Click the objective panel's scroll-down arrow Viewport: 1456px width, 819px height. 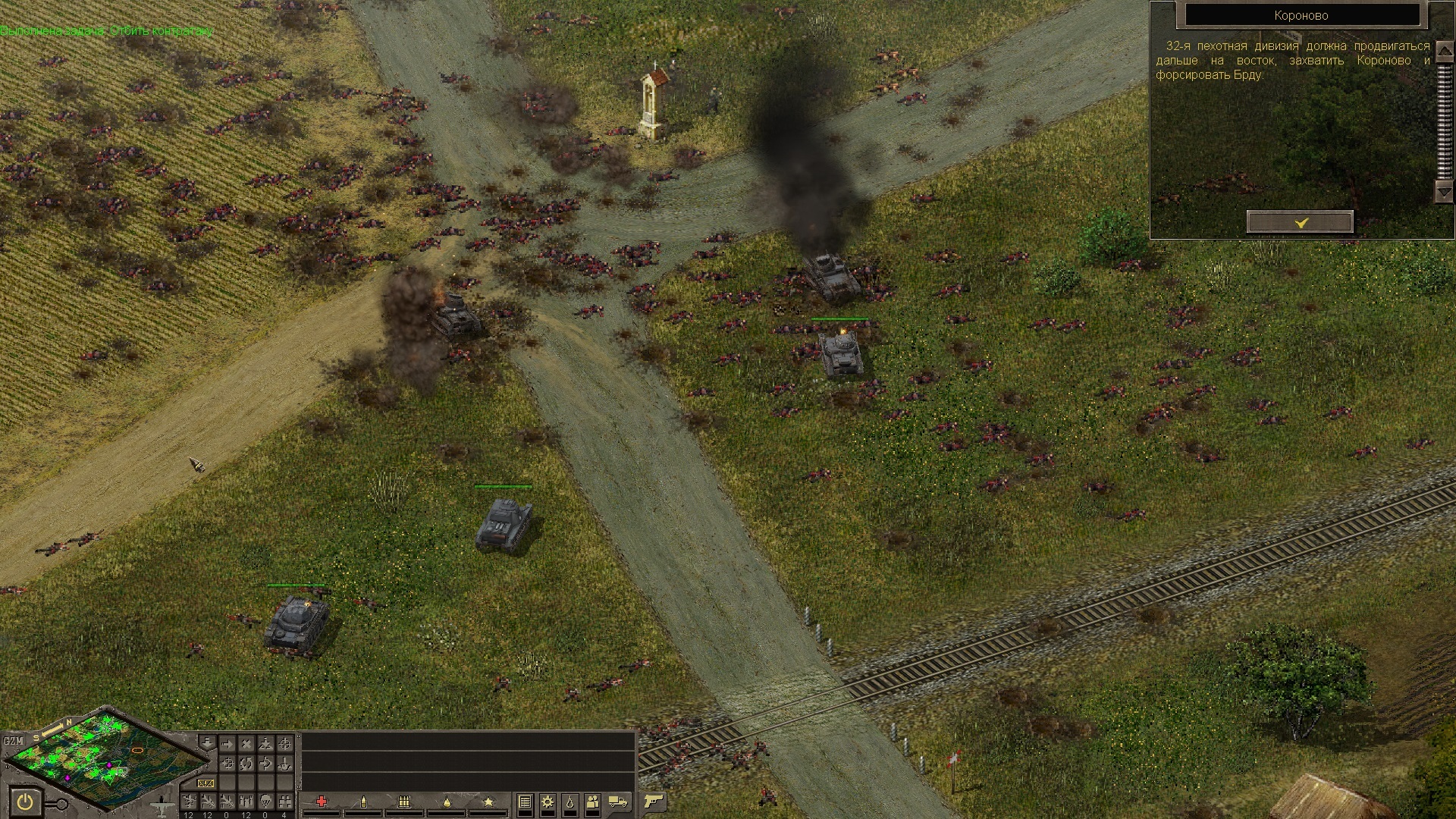(1444, 193)
